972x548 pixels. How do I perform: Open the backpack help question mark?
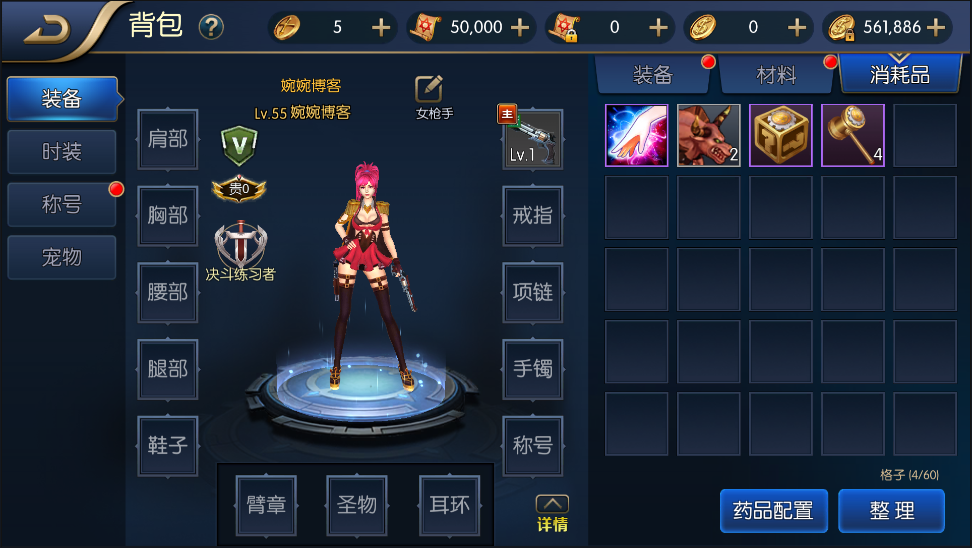point(211,27)
